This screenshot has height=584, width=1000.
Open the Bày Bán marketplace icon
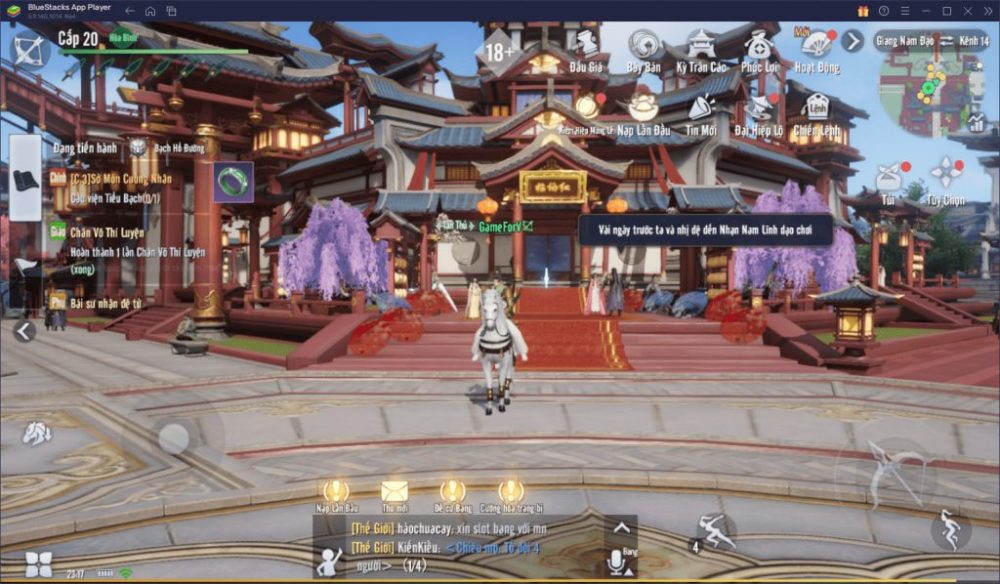[643, 48]
